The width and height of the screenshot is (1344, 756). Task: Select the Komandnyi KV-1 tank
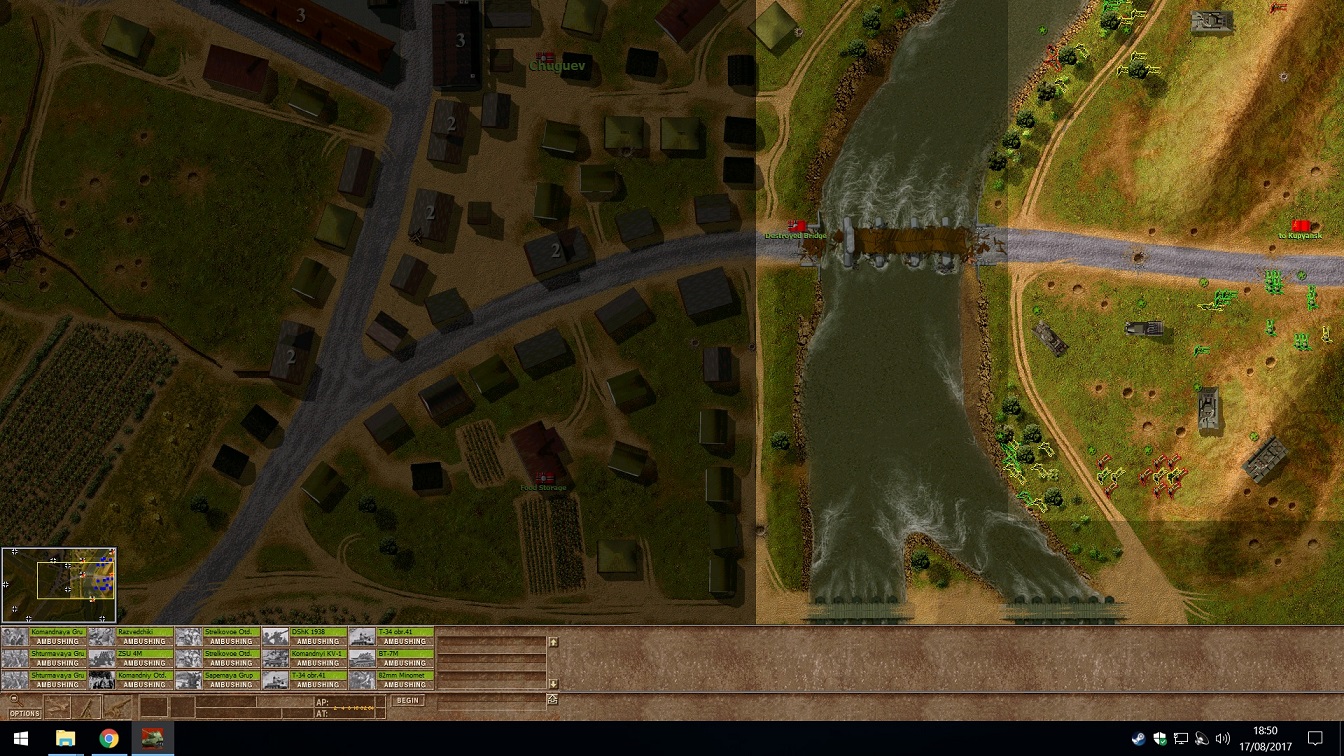[x=304, y=658]
